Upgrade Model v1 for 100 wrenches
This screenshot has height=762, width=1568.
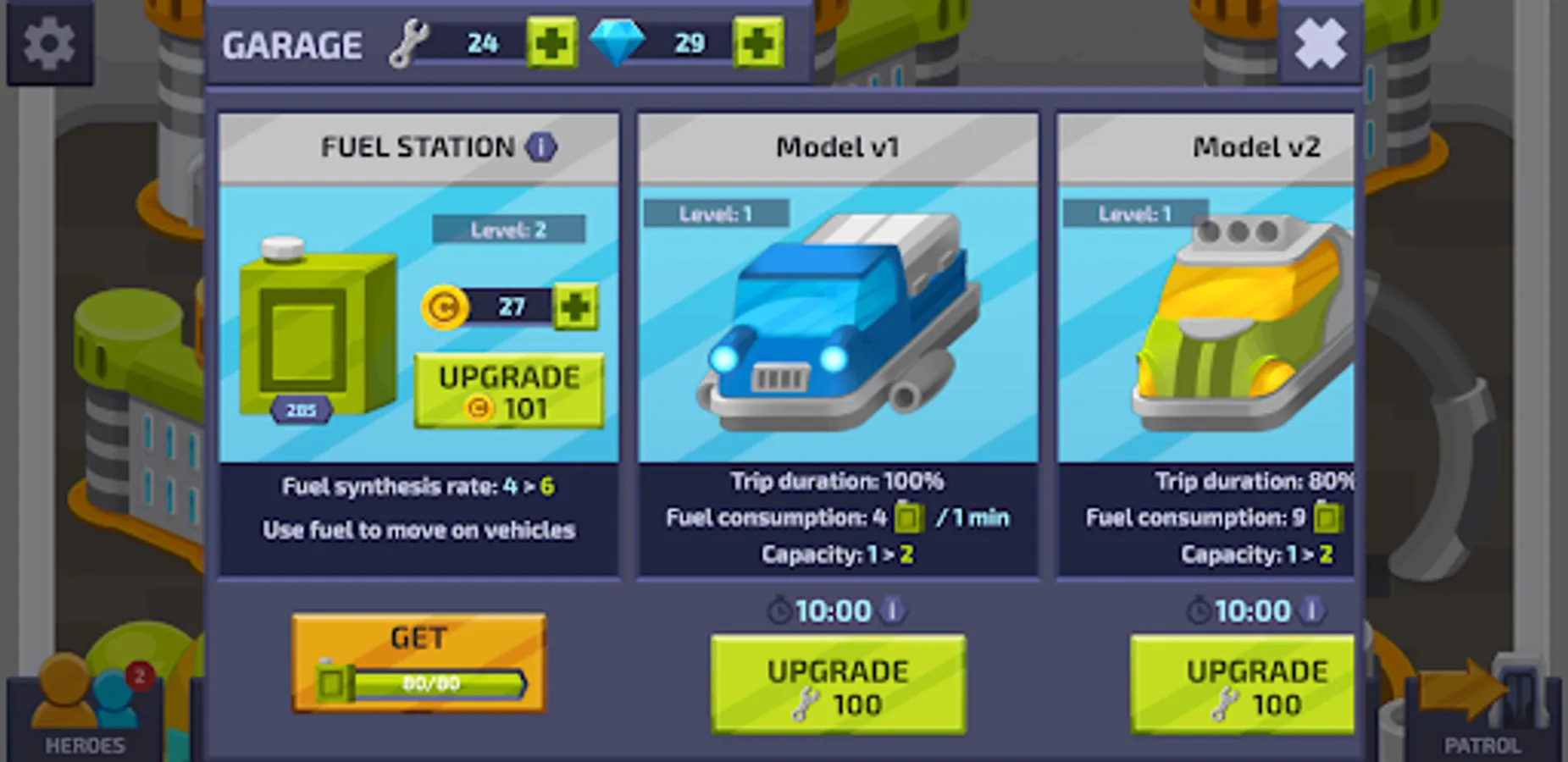(x=837, y=684)
